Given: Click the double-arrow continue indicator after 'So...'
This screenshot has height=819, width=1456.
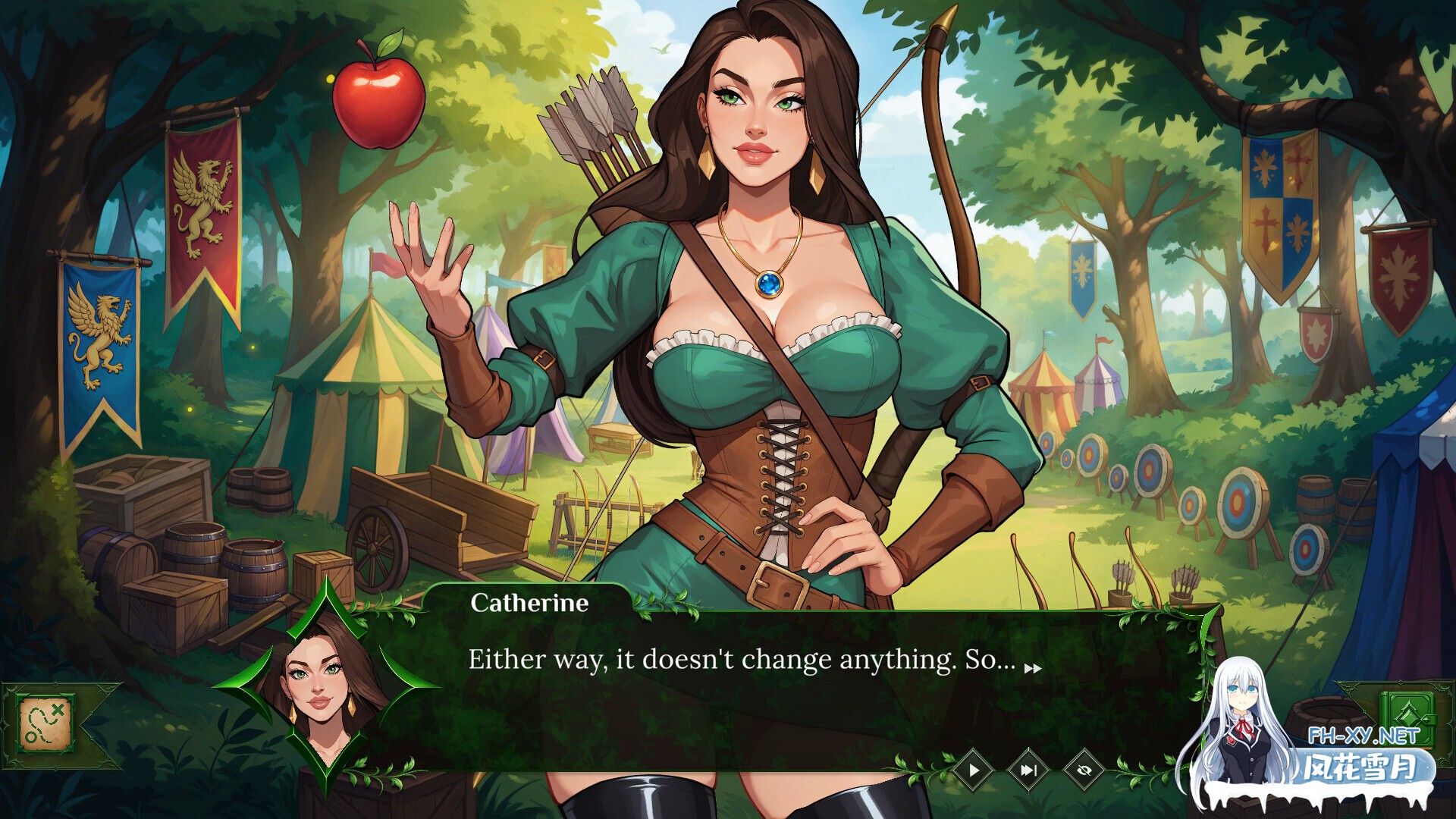Looking at the screenshot, I should pos(1033,669).
